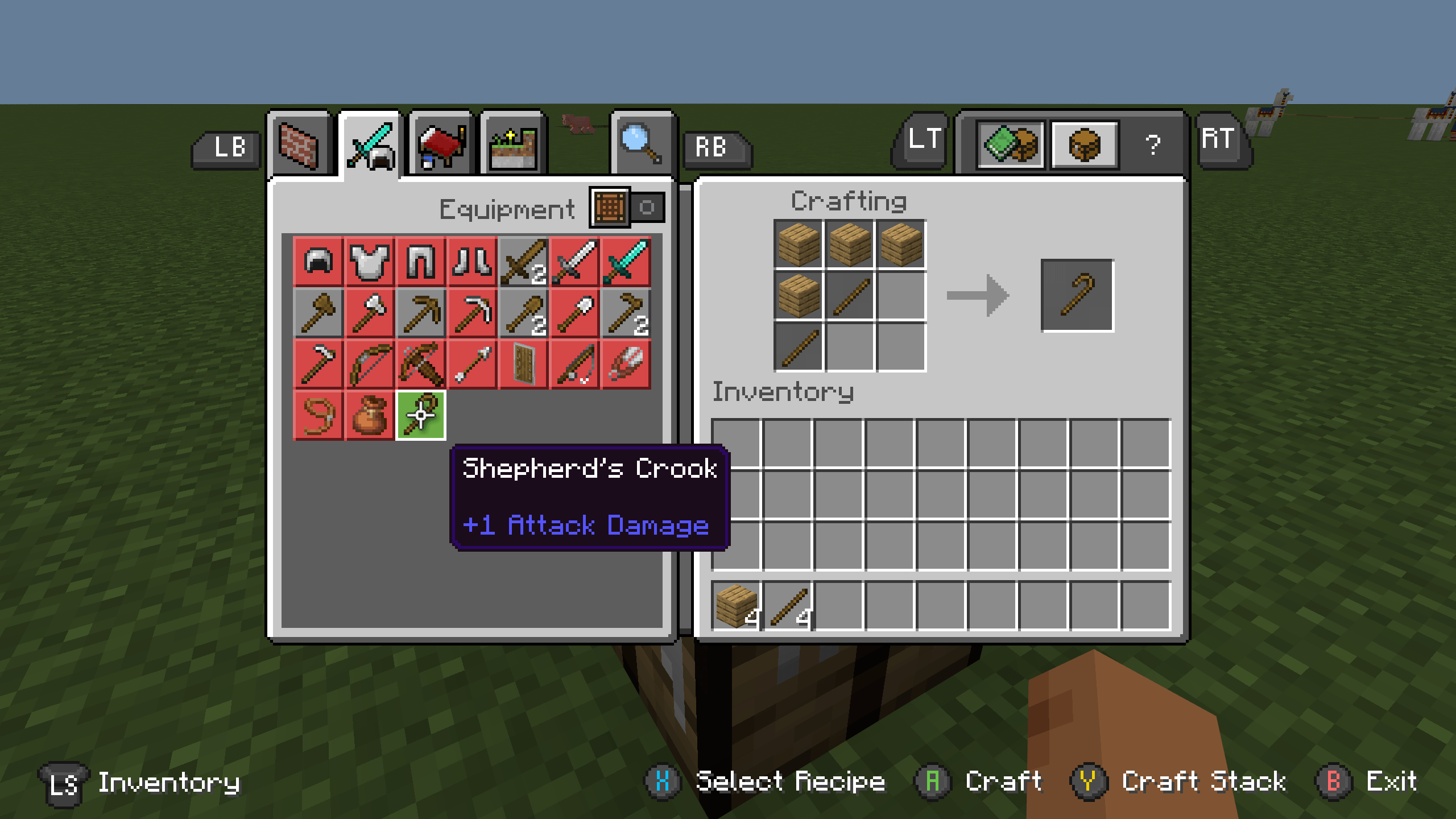The width and height of the screenshot is (1456, 819).
Task: Select the fishing rod recipe
Action: pos(573,364)
